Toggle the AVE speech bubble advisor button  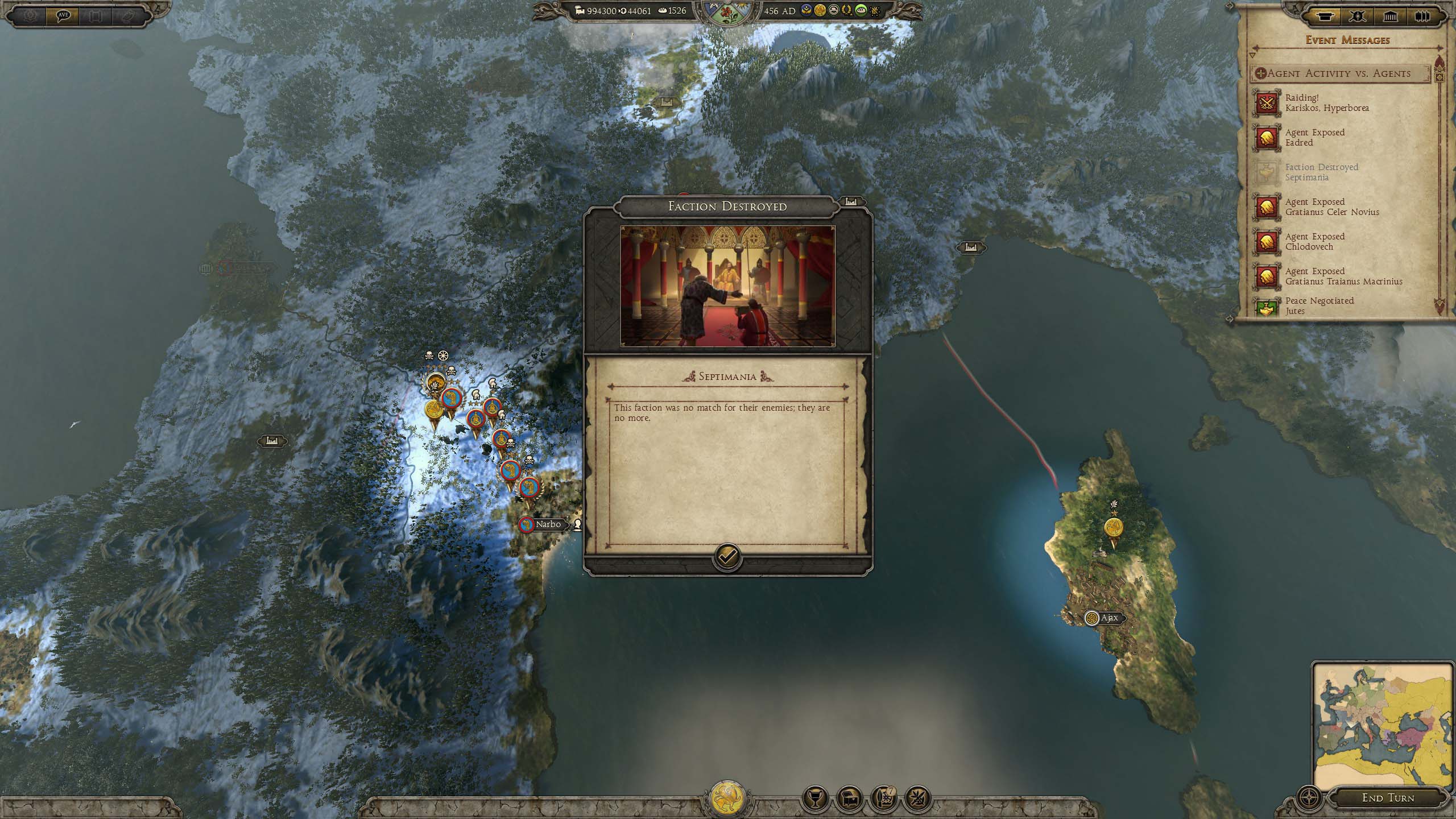point(63,15)
